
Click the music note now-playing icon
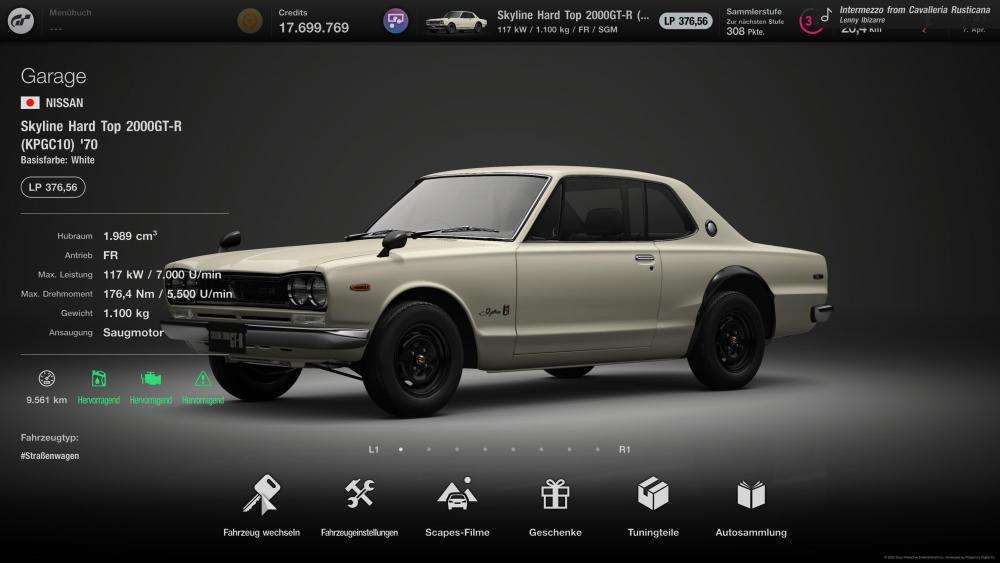coord(826,16)
